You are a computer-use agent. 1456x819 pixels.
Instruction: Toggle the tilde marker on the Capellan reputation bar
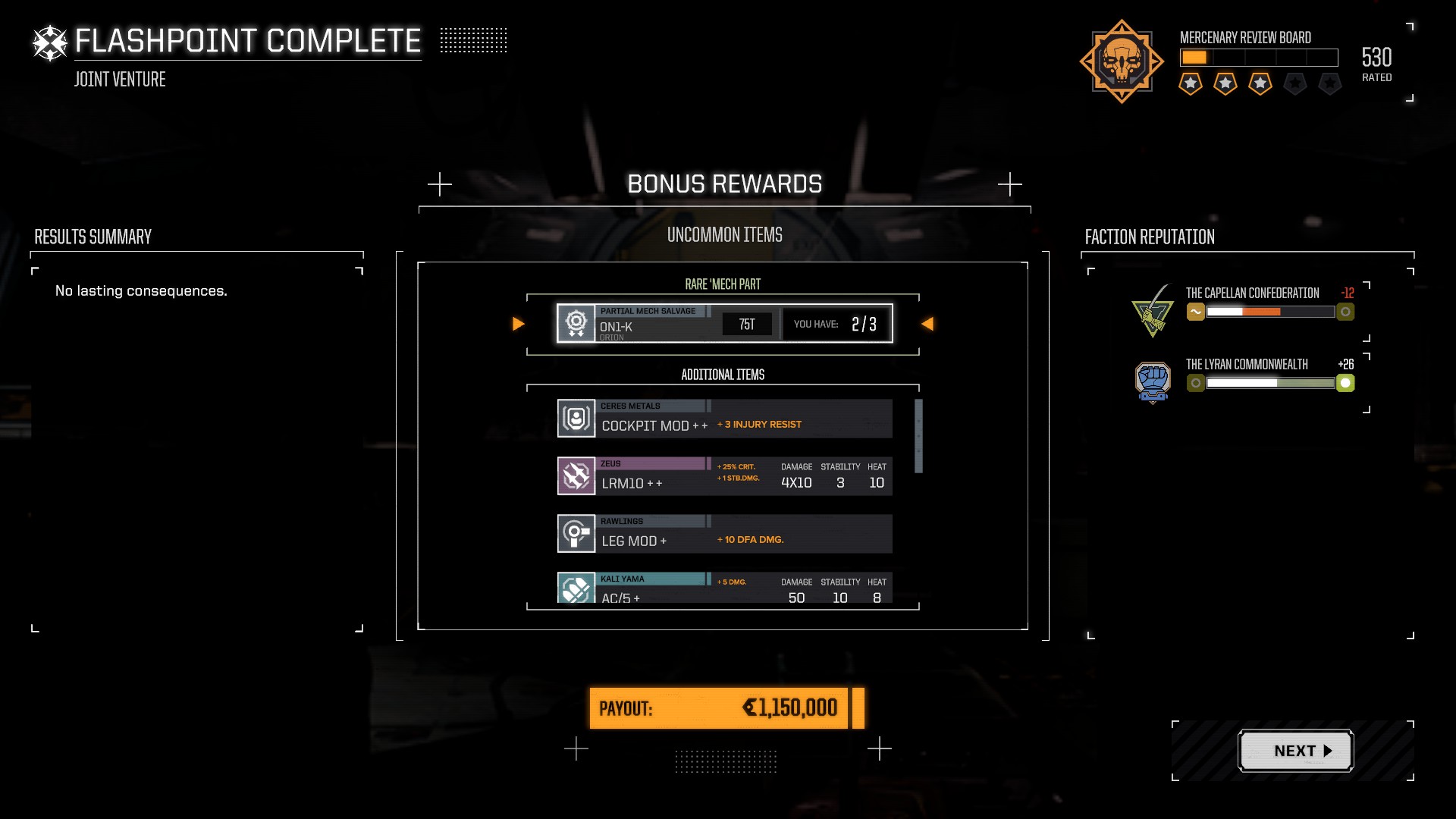coord(1196,311)
